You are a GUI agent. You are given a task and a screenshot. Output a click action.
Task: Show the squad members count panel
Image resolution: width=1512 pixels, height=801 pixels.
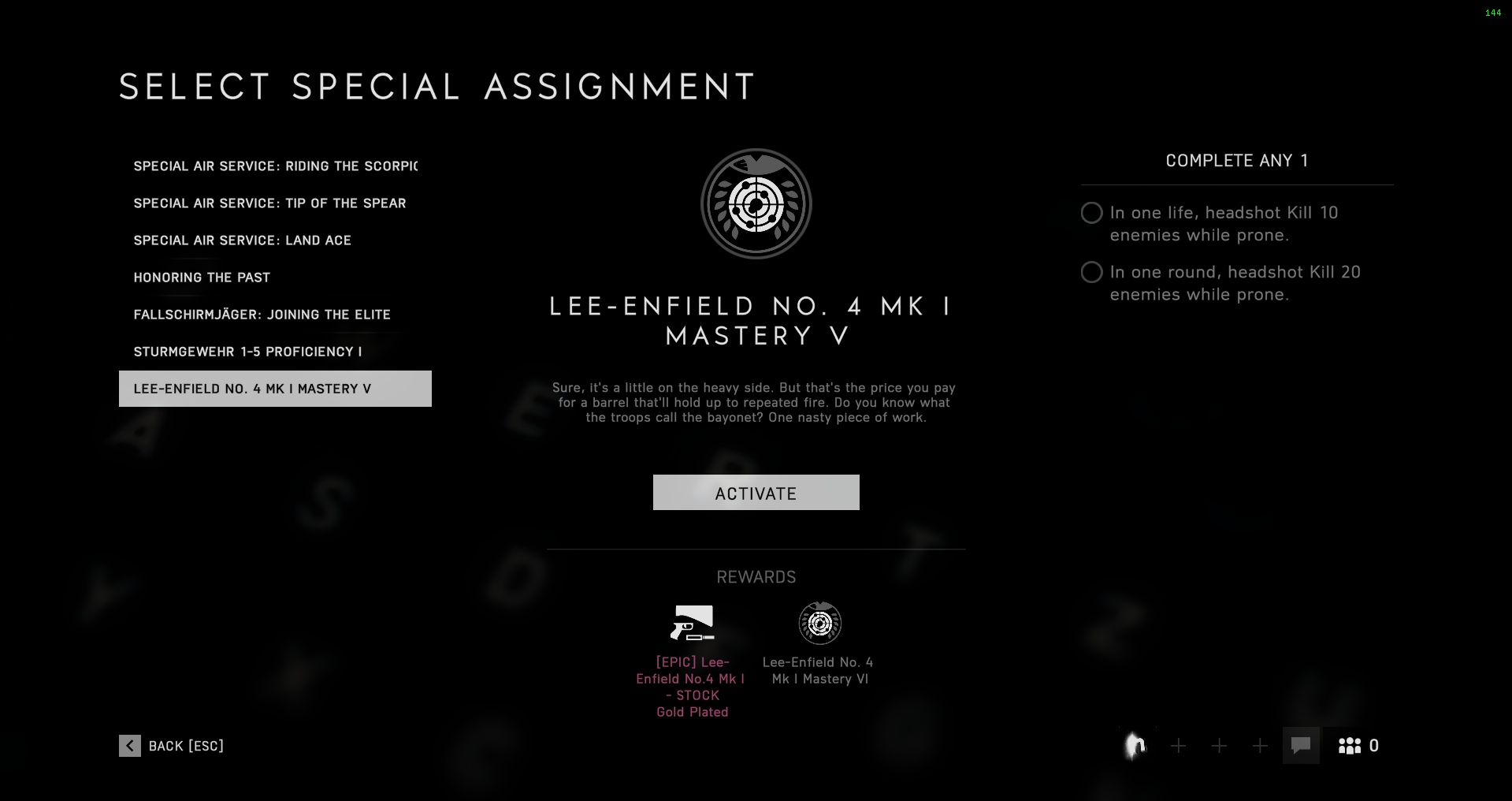1359,746
